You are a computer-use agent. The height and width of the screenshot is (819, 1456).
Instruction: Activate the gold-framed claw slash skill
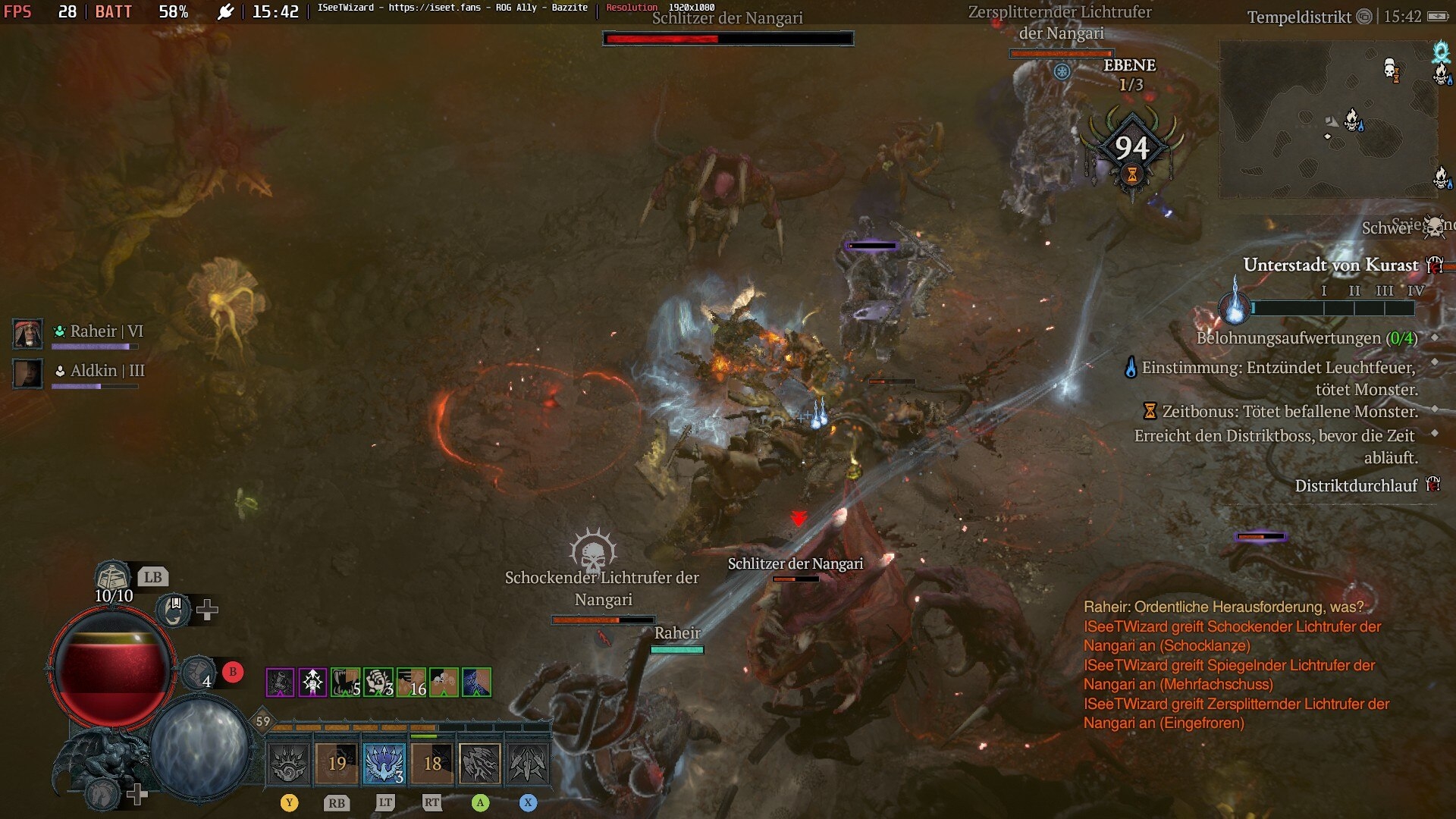pyautogui.click(x=480, y=763)
